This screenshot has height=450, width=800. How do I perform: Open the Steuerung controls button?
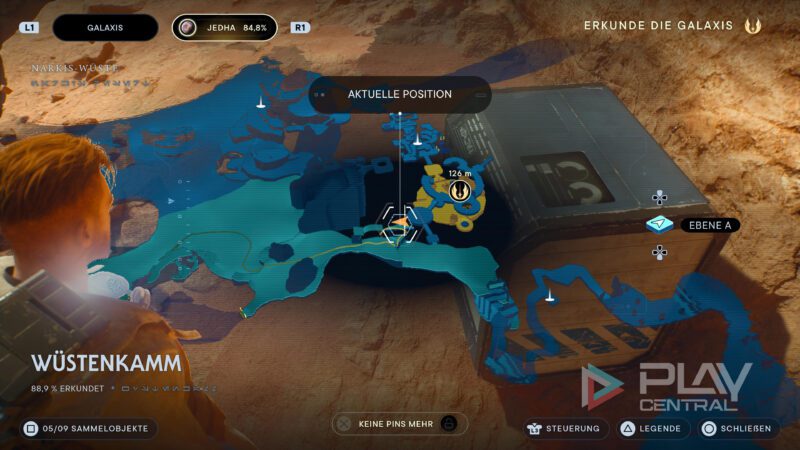566,428
